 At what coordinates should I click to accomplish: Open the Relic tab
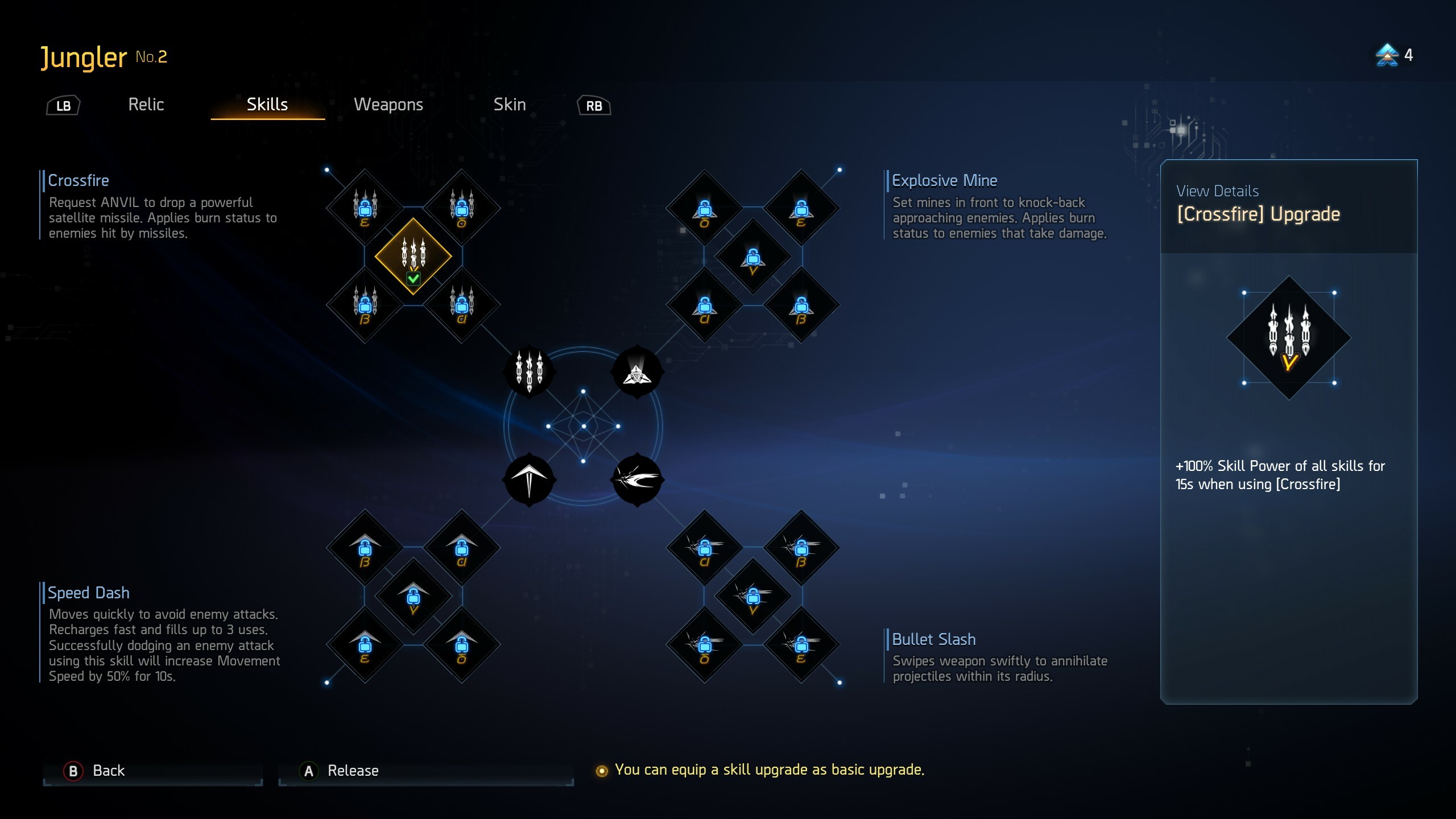click(x=146, y=105)
